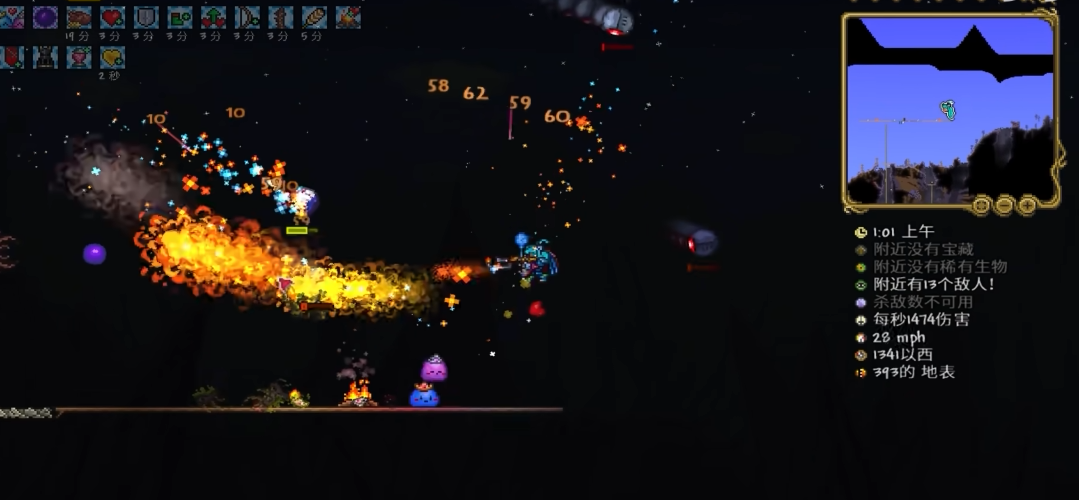Select the dark tower buff icon

point(45,57)
